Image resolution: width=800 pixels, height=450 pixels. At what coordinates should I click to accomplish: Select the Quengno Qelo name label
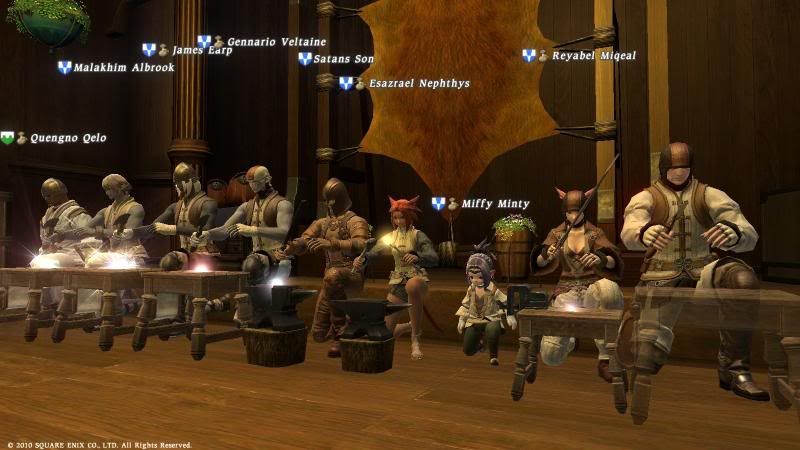click(68, 138)
